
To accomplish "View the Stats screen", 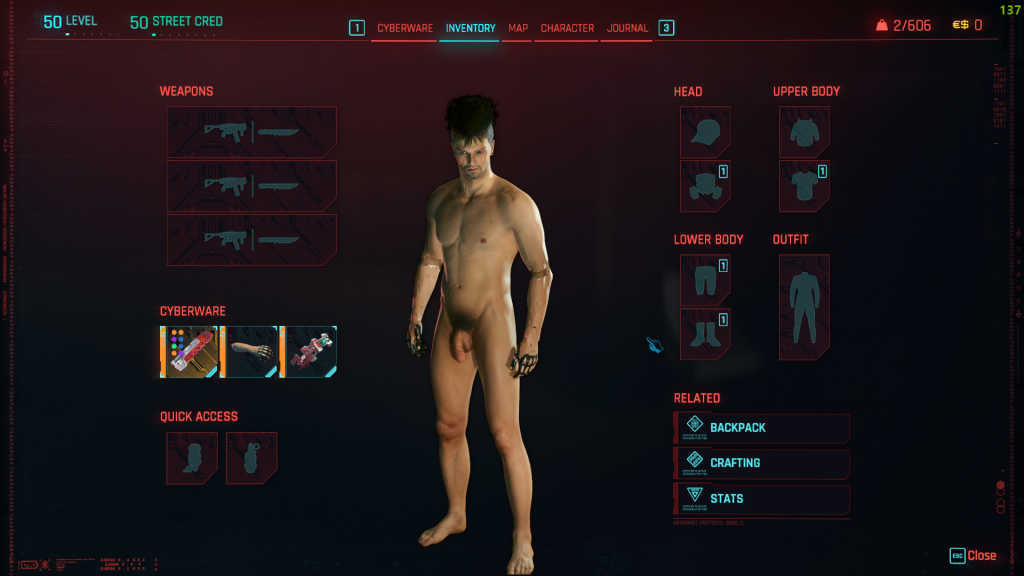I will (762, 498).
